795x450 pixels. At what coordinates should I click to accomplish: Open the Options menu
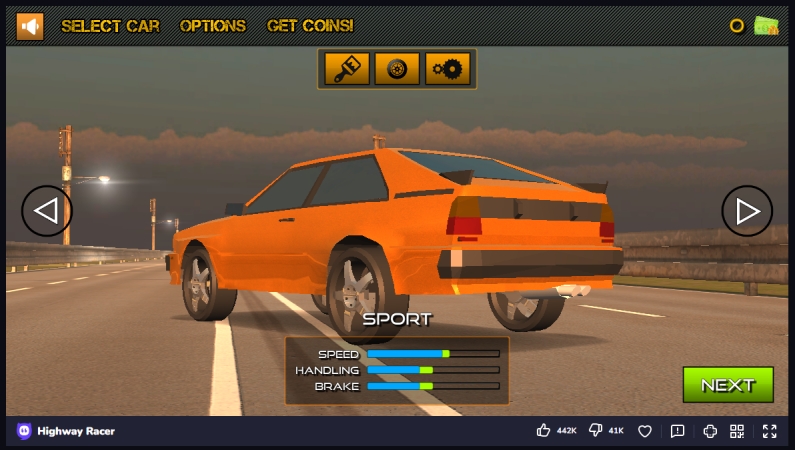[x=213, y=26]
